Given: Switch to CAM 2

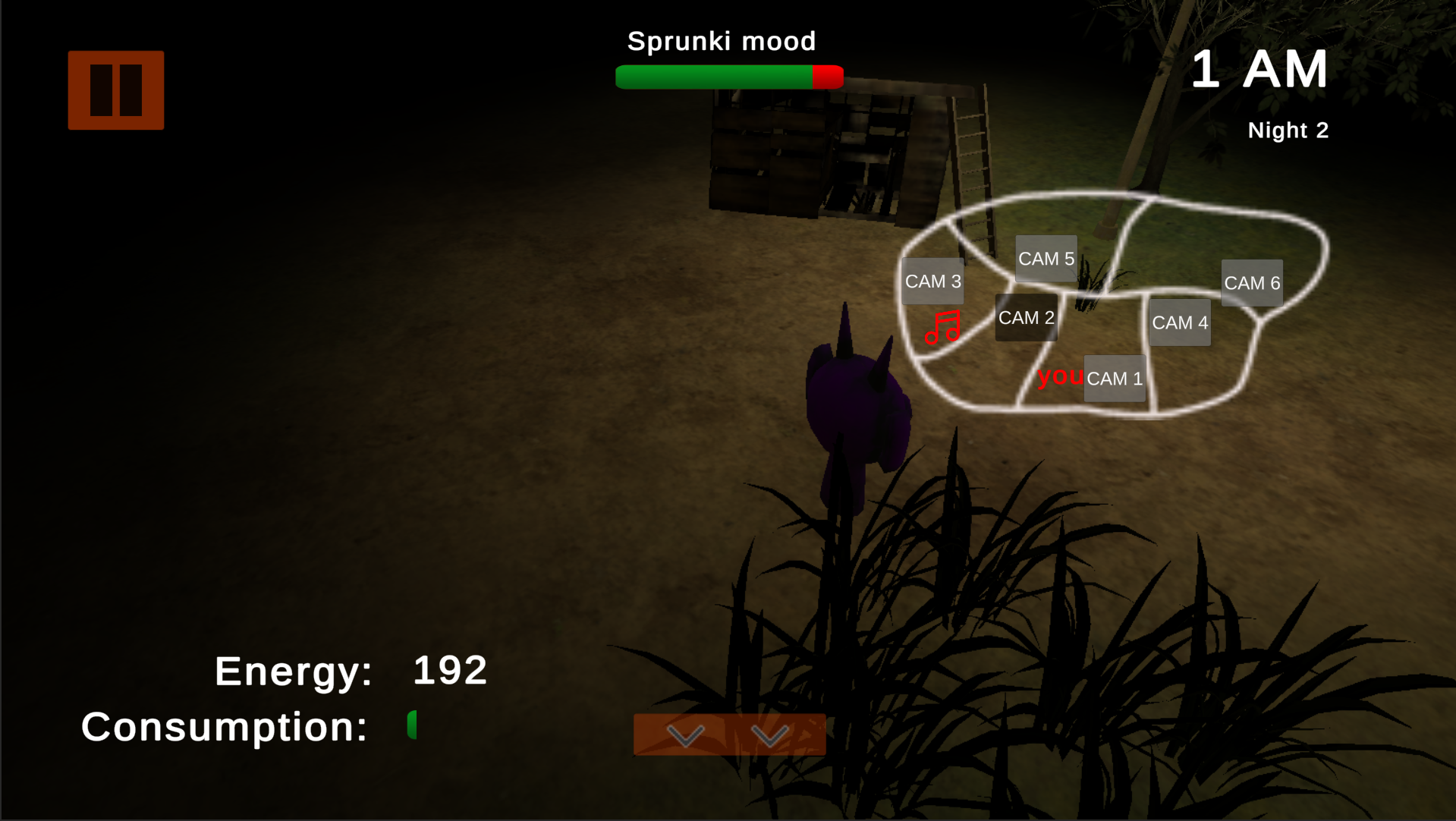Looking at the screenshot, I should click(1026, 317).
